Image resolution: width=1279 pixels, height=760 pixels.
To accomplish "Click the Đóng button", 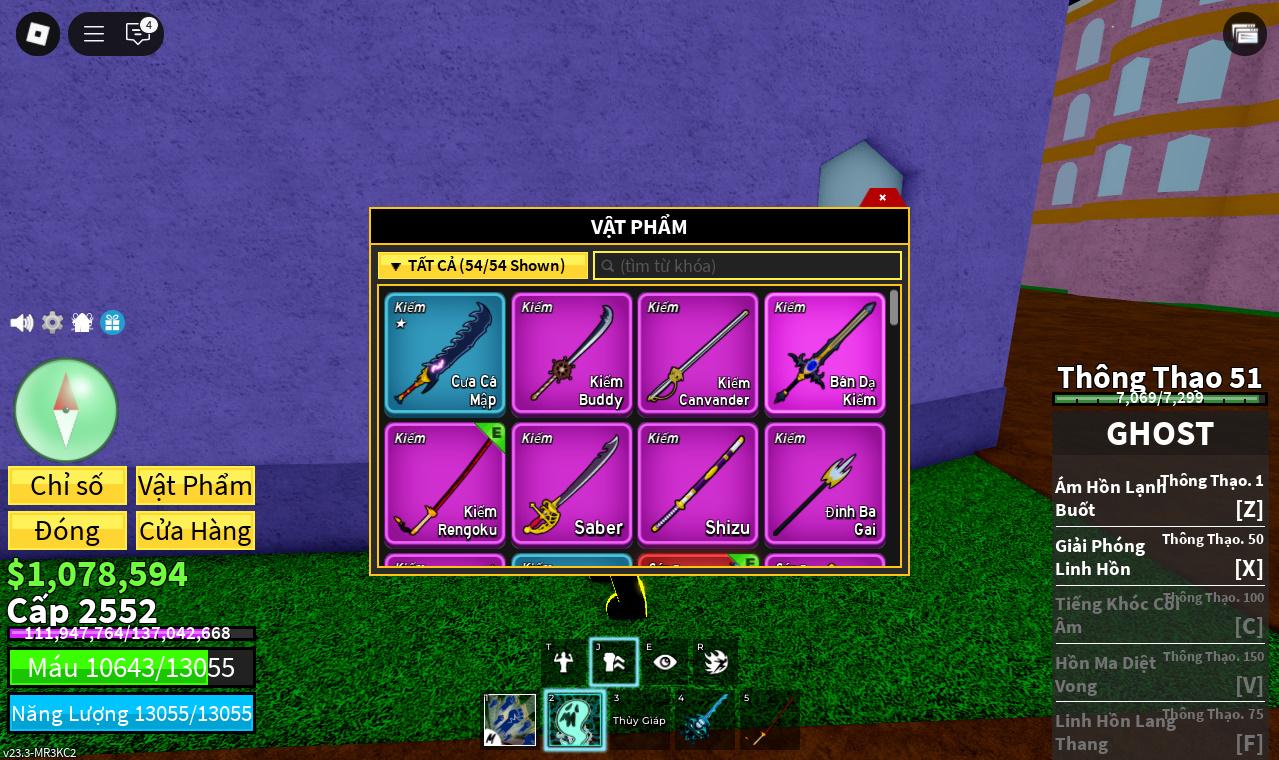I will click(x=67, y=531).
